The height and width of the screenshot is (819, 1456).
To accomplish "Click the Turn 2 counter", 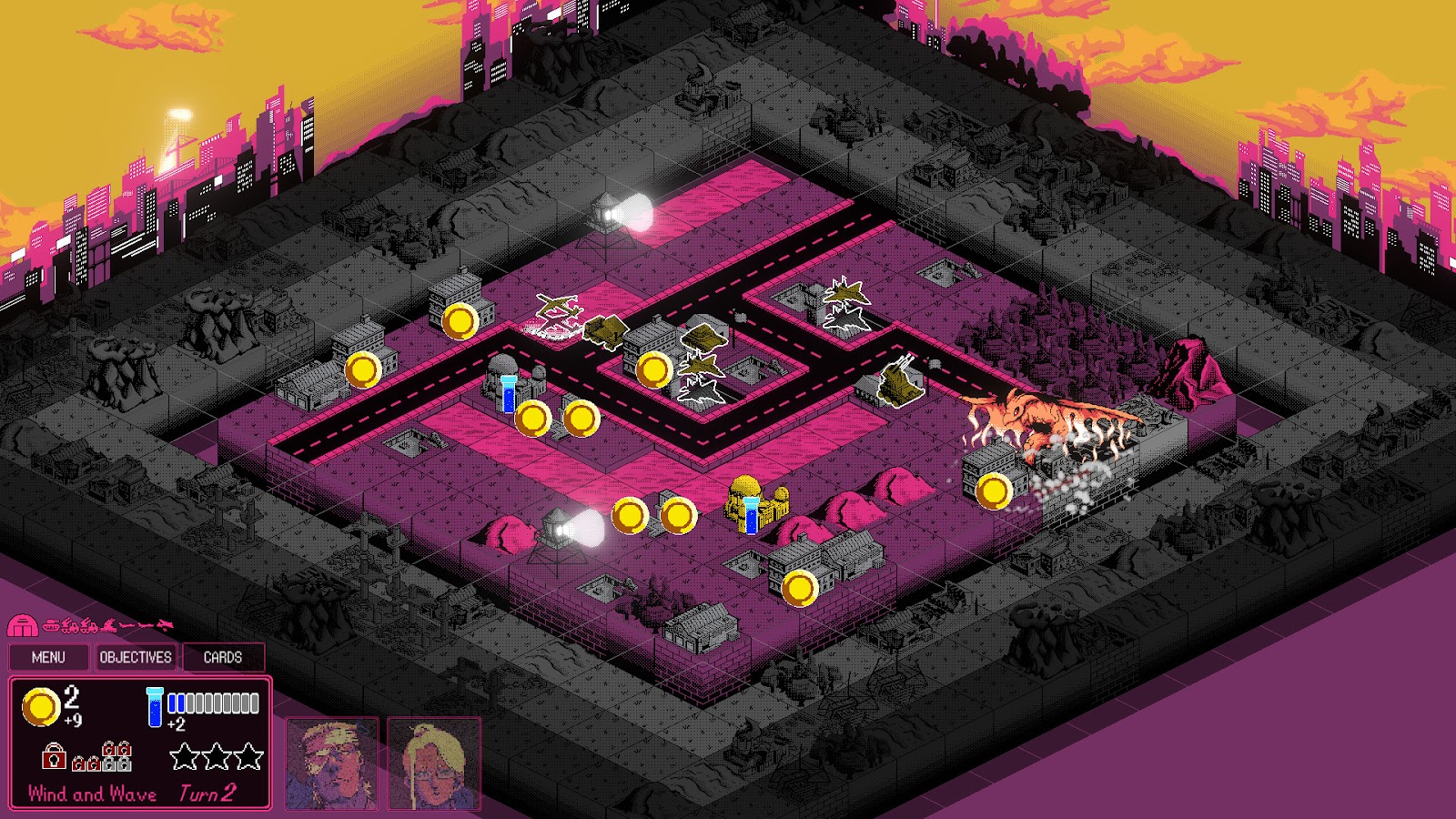I will tap(207, 792).
